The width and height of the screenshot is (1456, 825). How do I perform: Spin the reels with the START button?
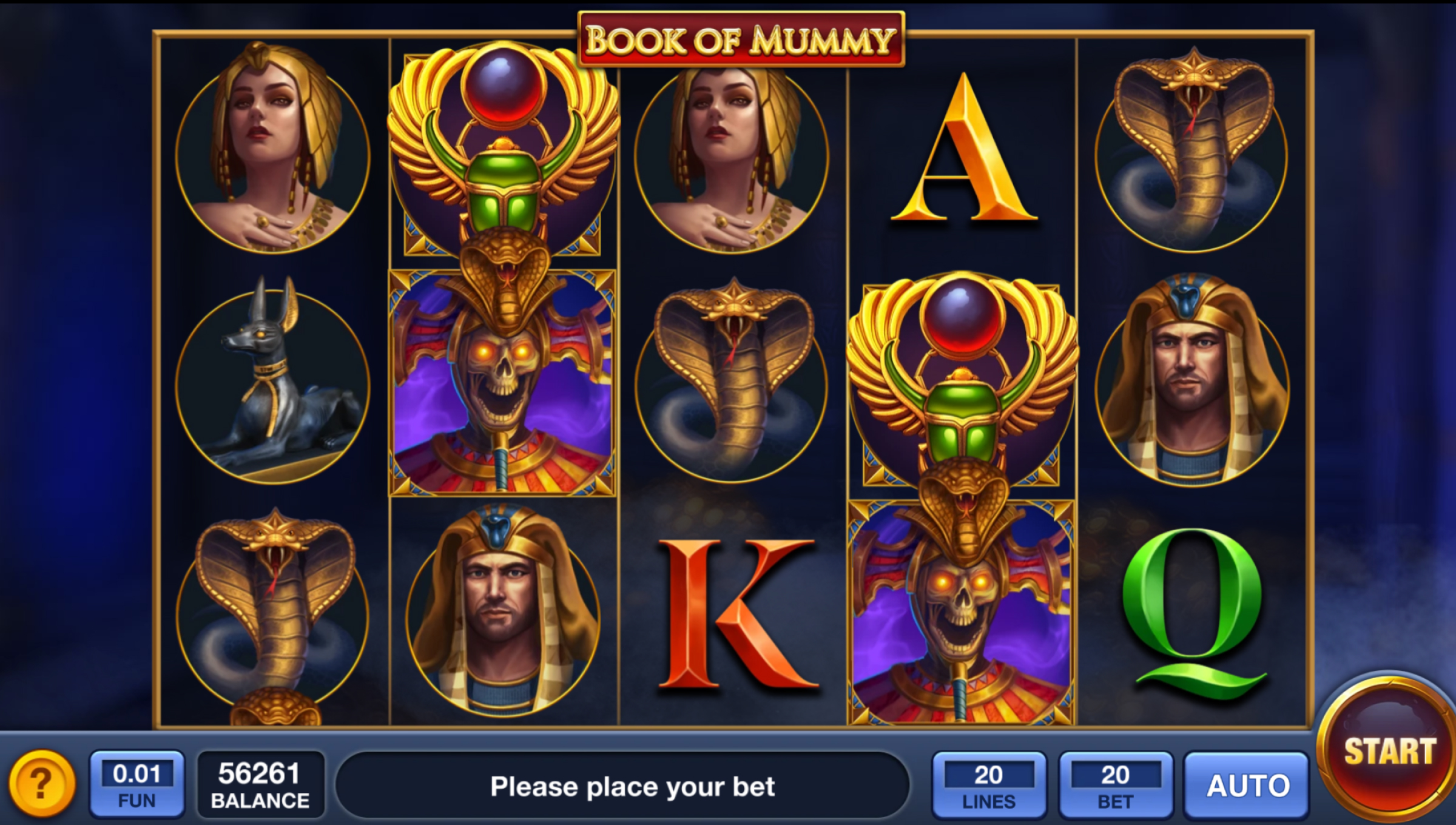1389,753
